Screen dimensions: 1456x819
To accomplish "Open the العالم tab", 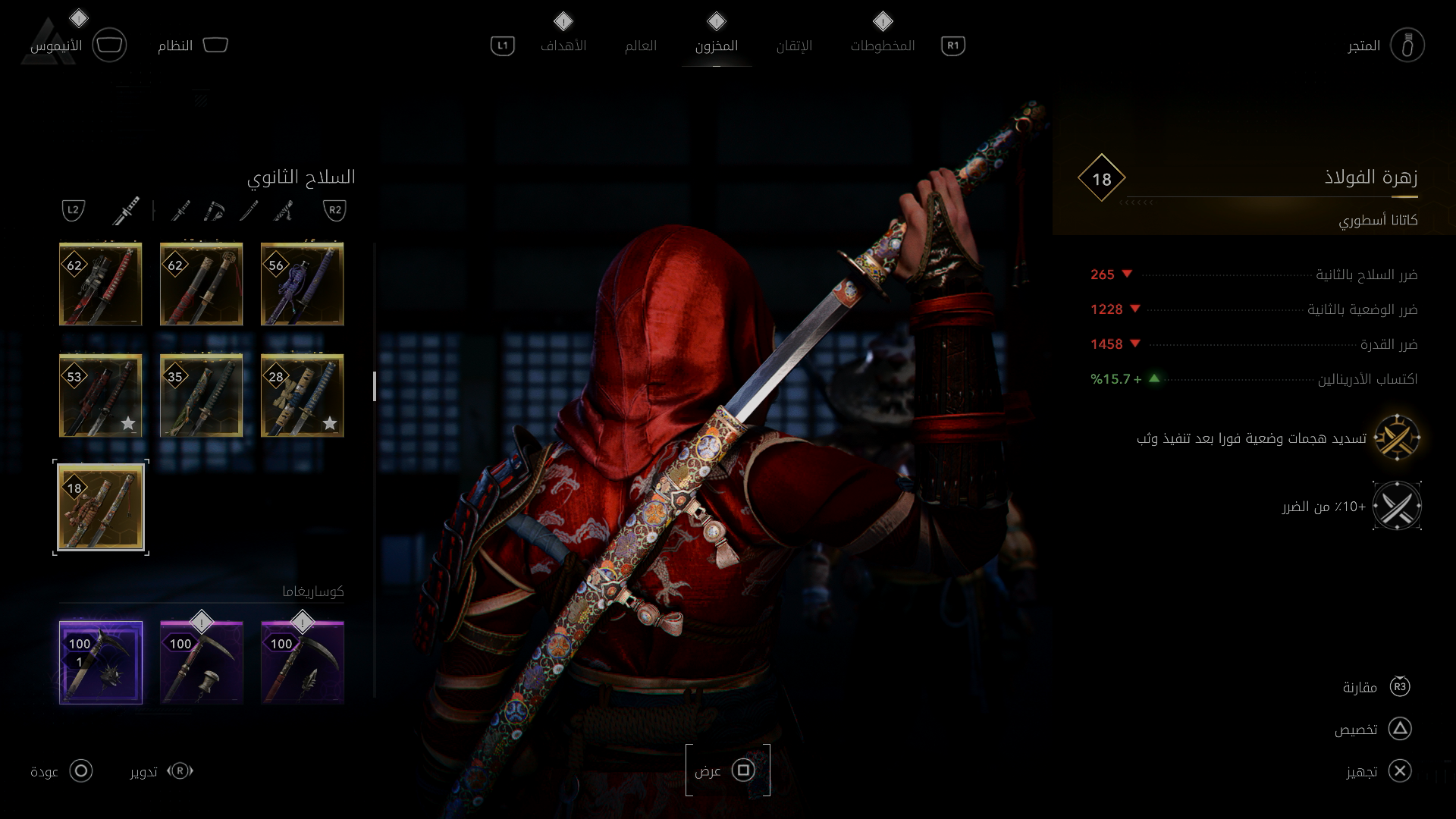I will pos(641,45).
